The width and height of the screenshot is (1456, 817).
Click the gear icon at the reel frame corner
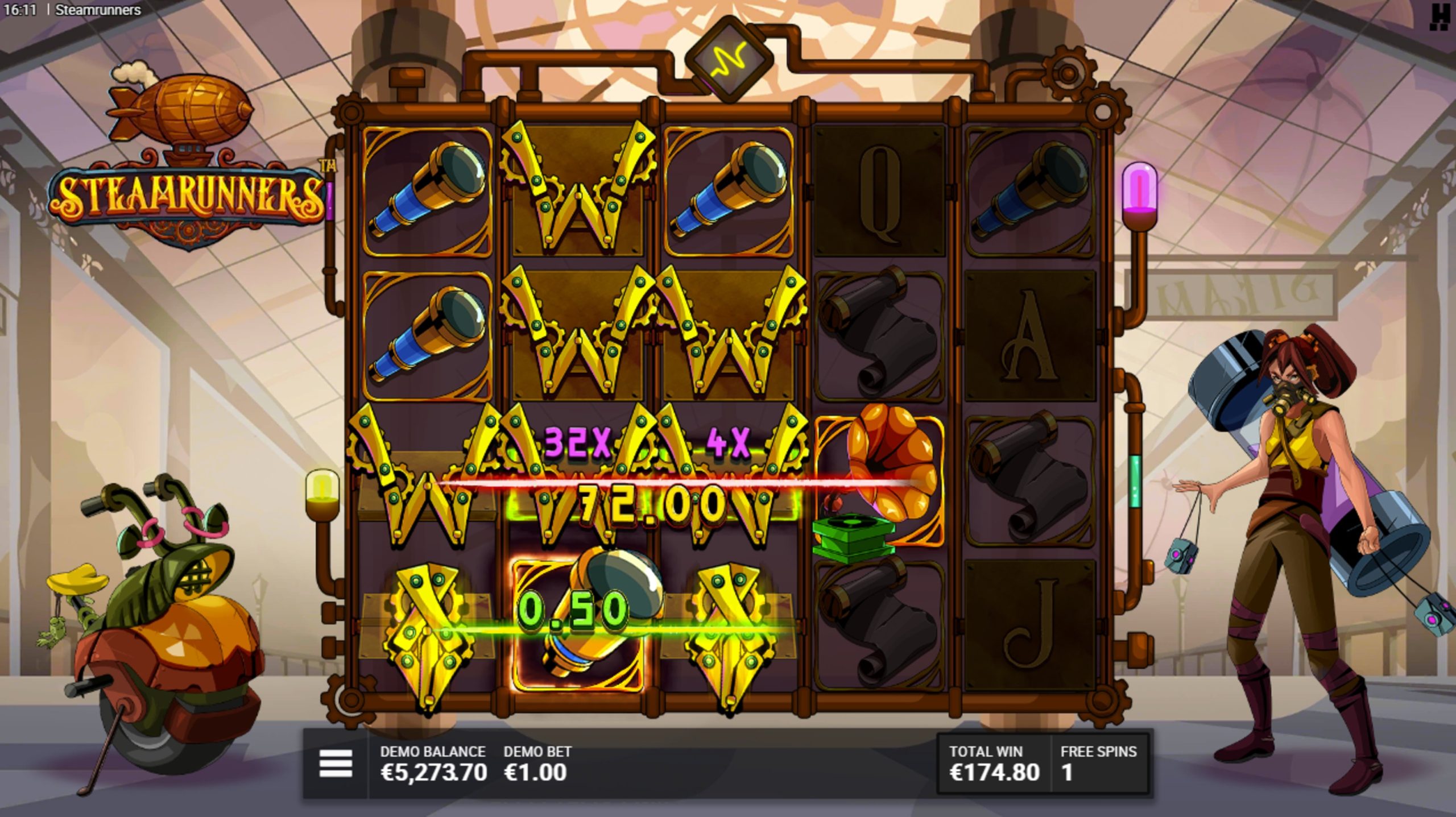[x=1068, y=73]
